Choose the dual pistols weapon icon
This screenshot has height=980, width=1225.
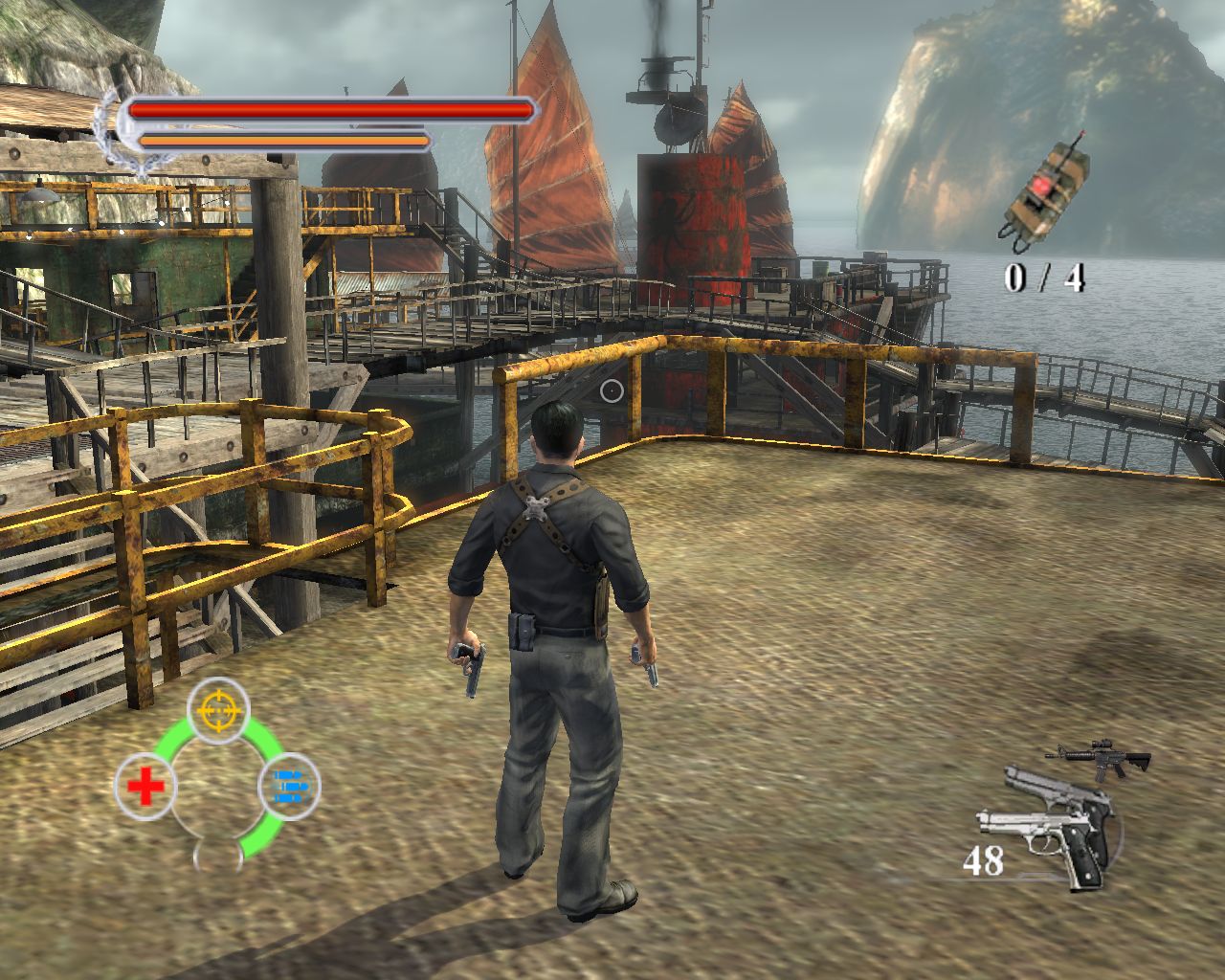click(x=1048, y=826)
